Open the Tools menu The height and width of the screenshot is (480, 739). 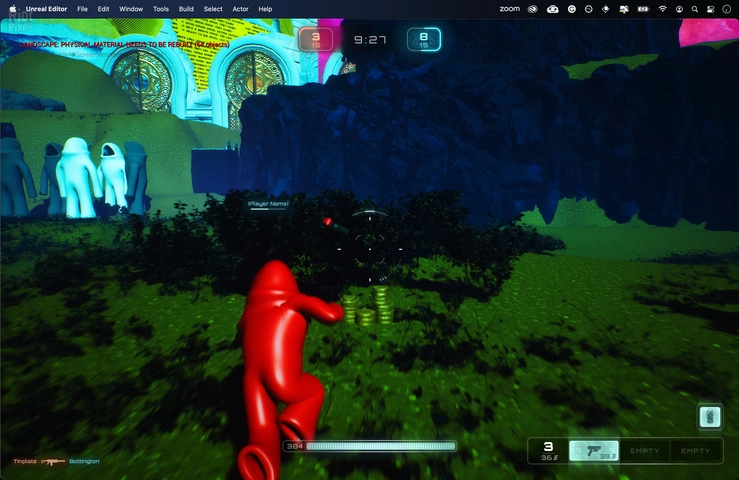click(161, 8)
